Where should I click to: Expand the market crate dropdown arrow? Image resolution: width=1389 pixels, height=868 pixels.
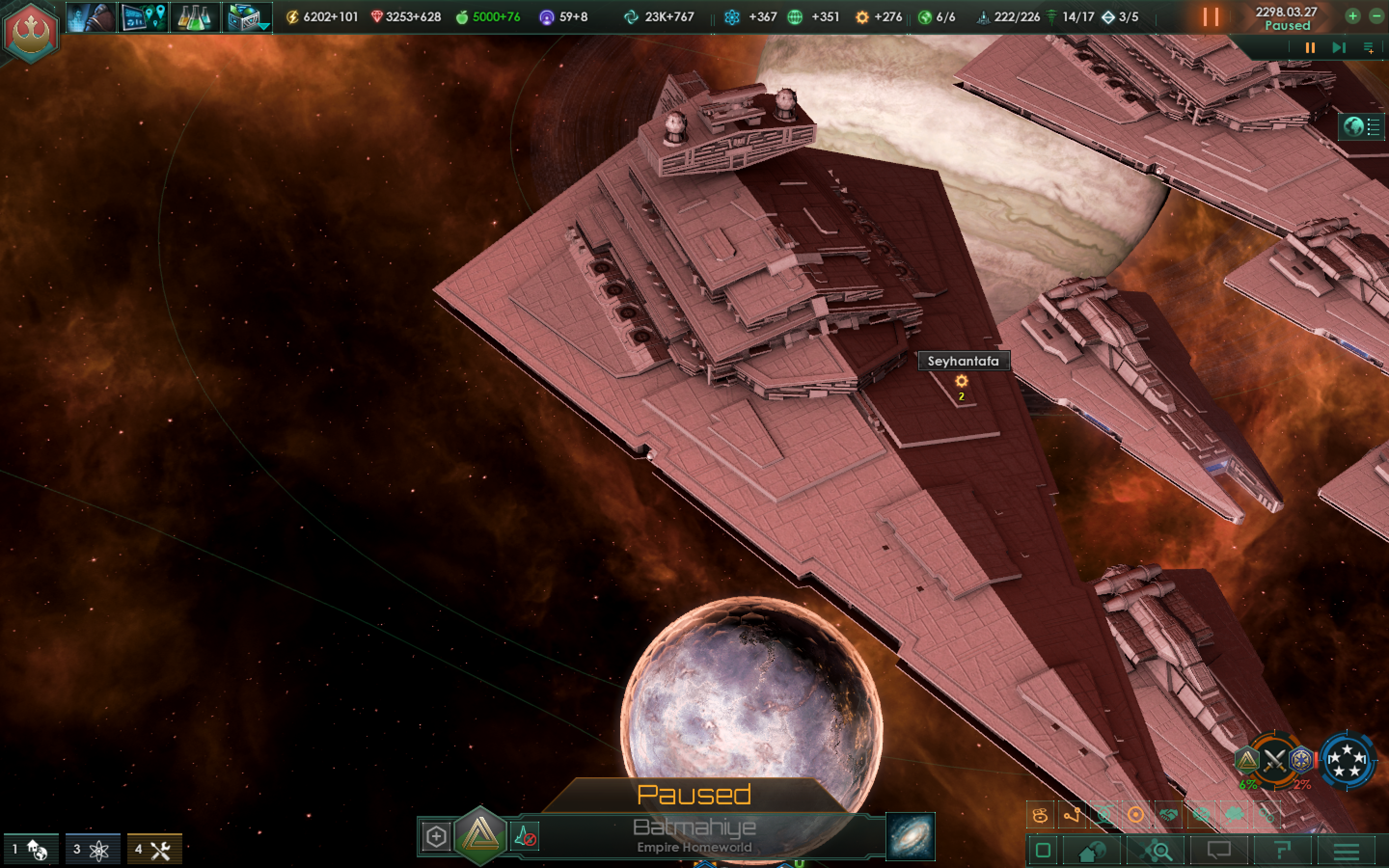point(265,27)
